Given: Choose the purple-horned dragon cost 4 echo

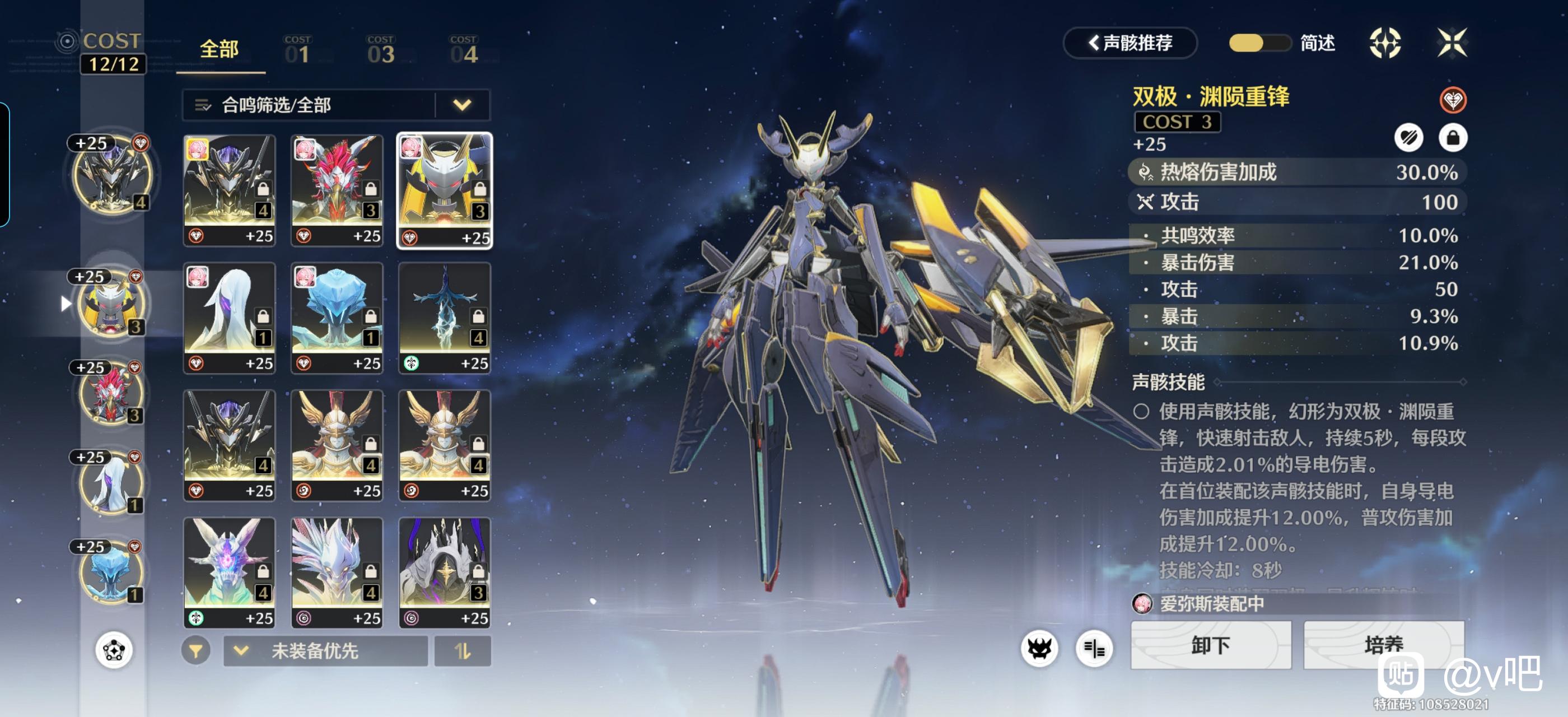Looking at the screenshot, I should pyautogui.click(x=230, y=572).
